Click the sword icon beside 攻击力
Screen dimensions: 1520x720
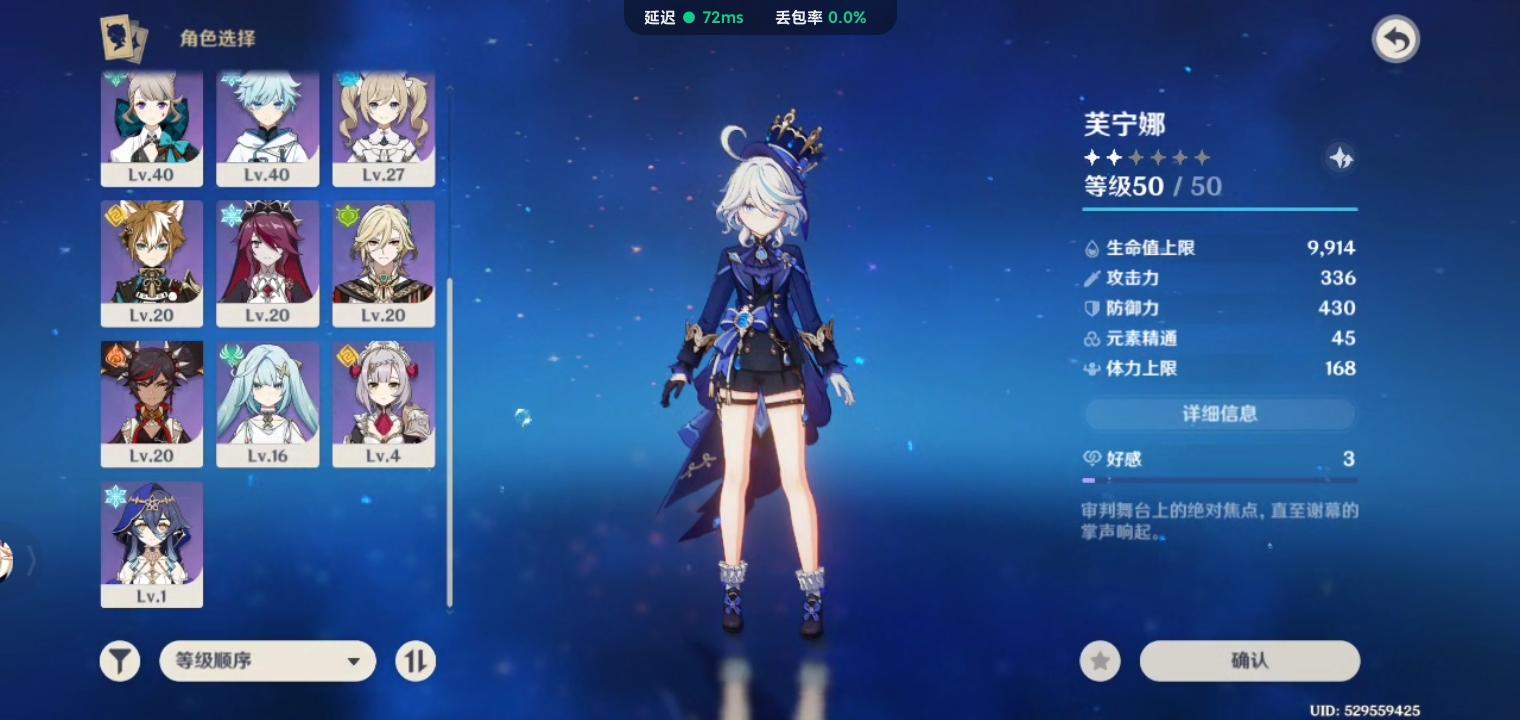click(1092, 278)
